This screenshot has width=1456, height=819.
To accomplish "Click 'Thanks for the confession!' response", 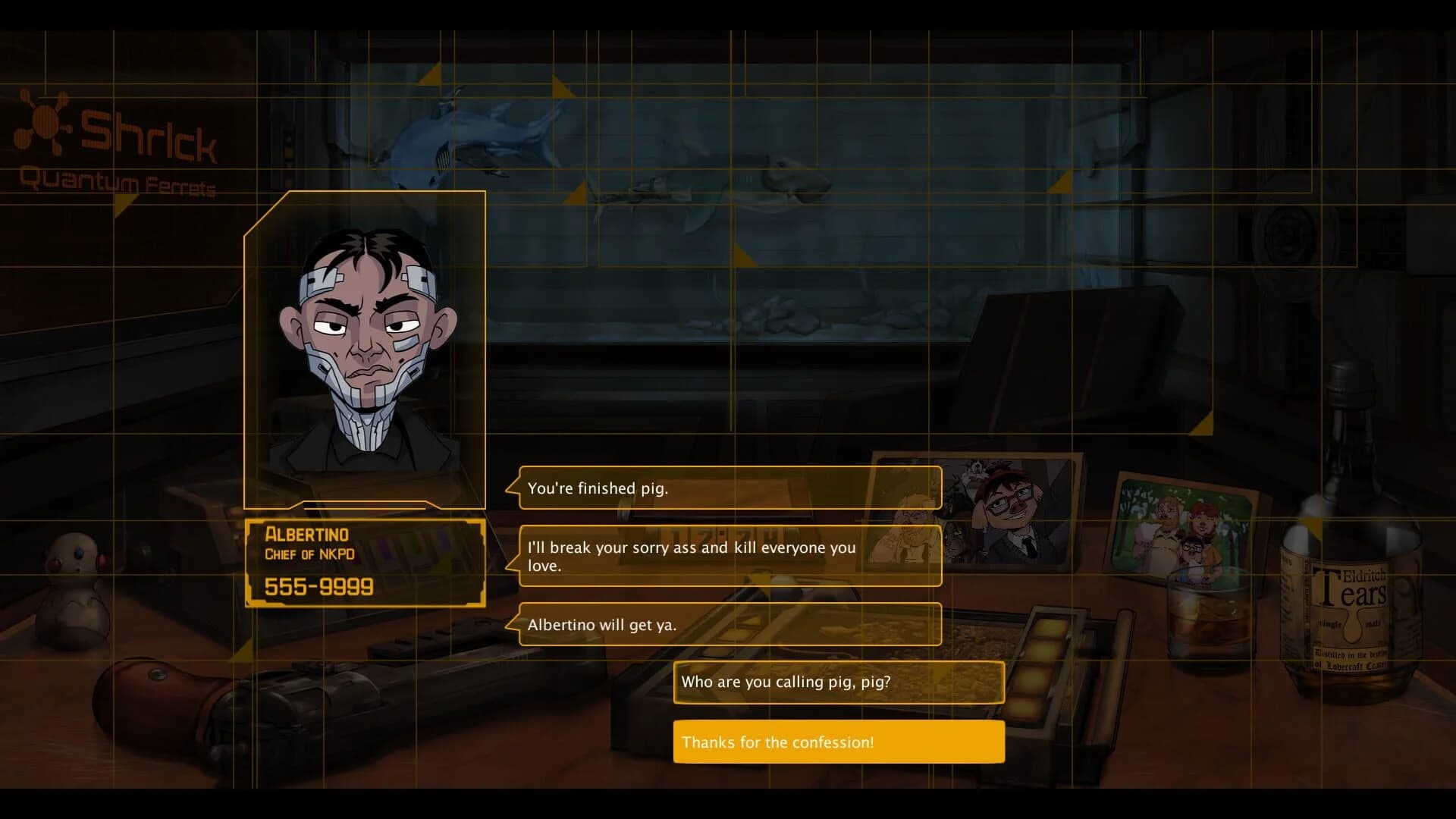I will 837,742.
